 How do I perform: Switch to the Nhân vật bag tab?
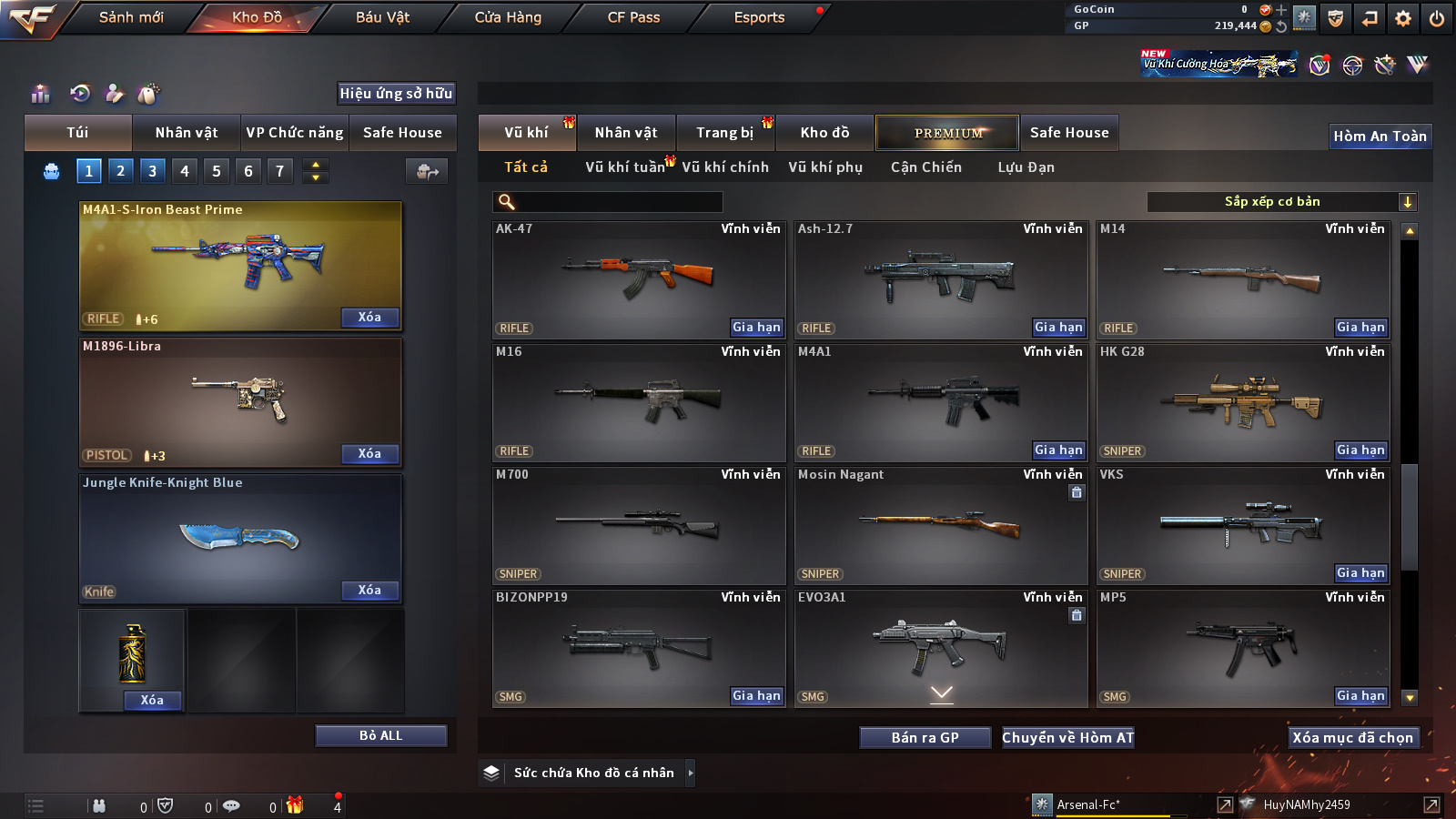tap(187, 133)
